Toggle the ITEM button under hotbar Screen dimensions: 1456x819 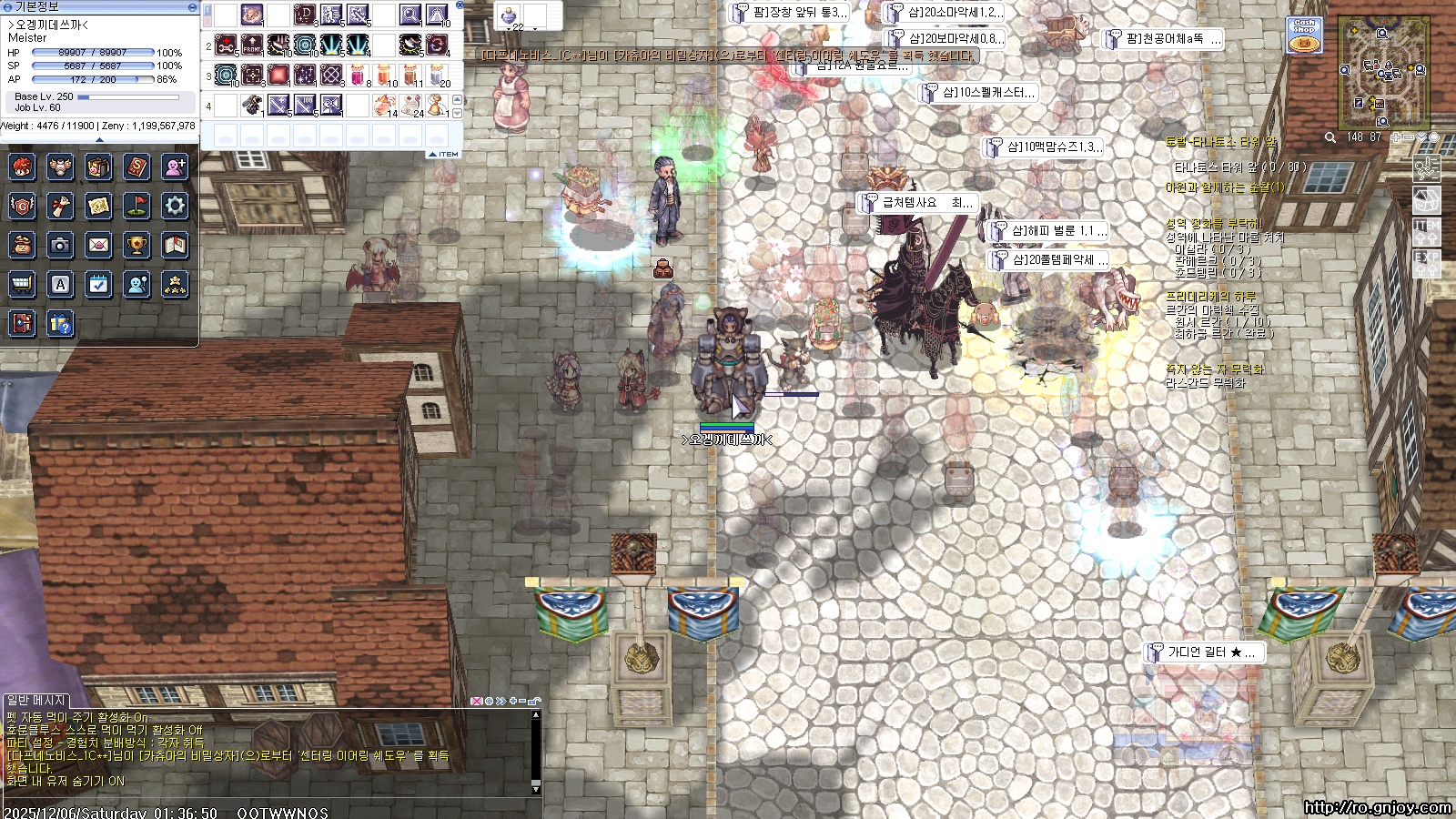click(445, 154)
